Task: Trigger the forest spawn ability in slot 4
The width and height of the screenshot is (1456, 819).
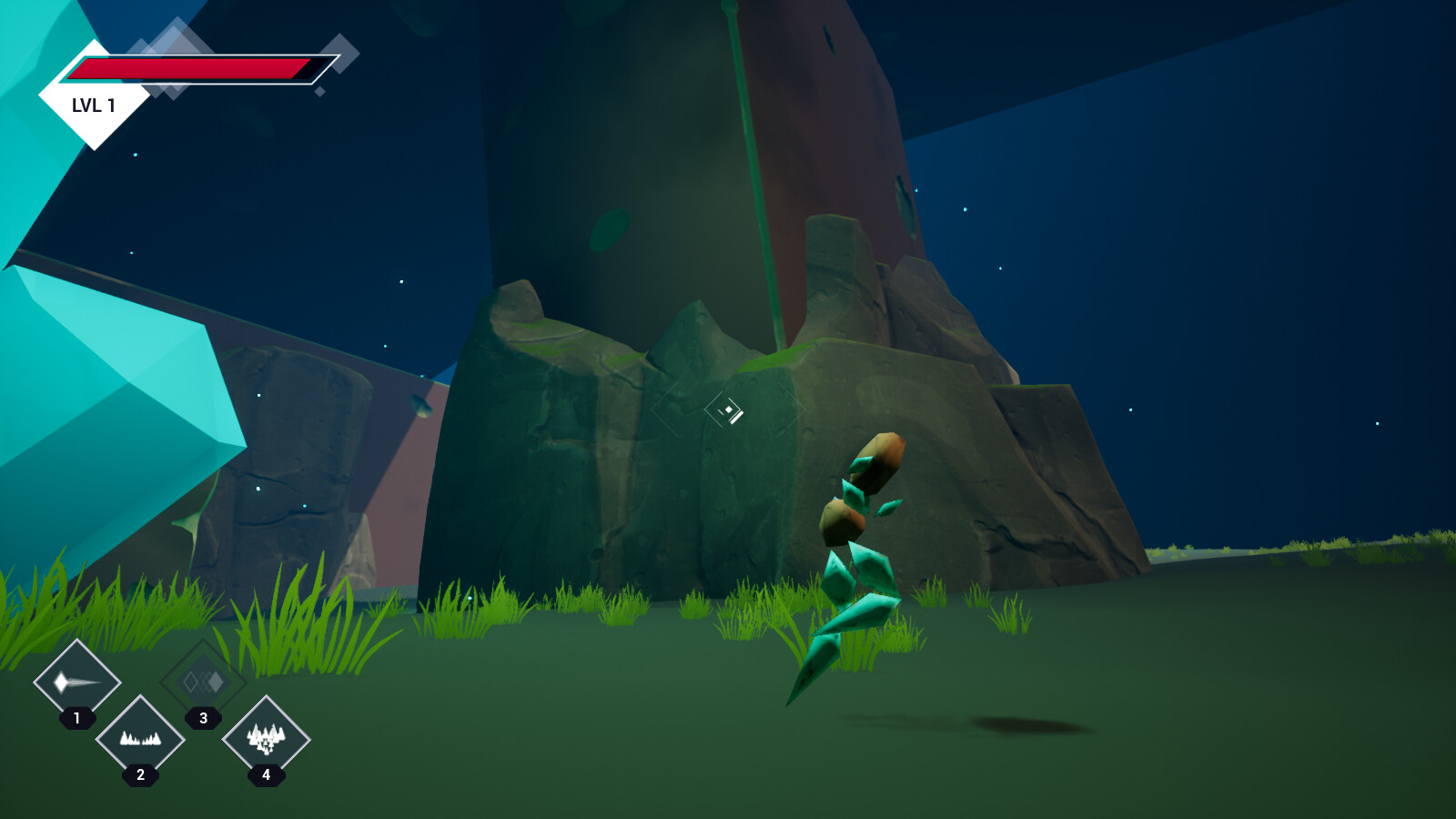Action: point(266,739)
